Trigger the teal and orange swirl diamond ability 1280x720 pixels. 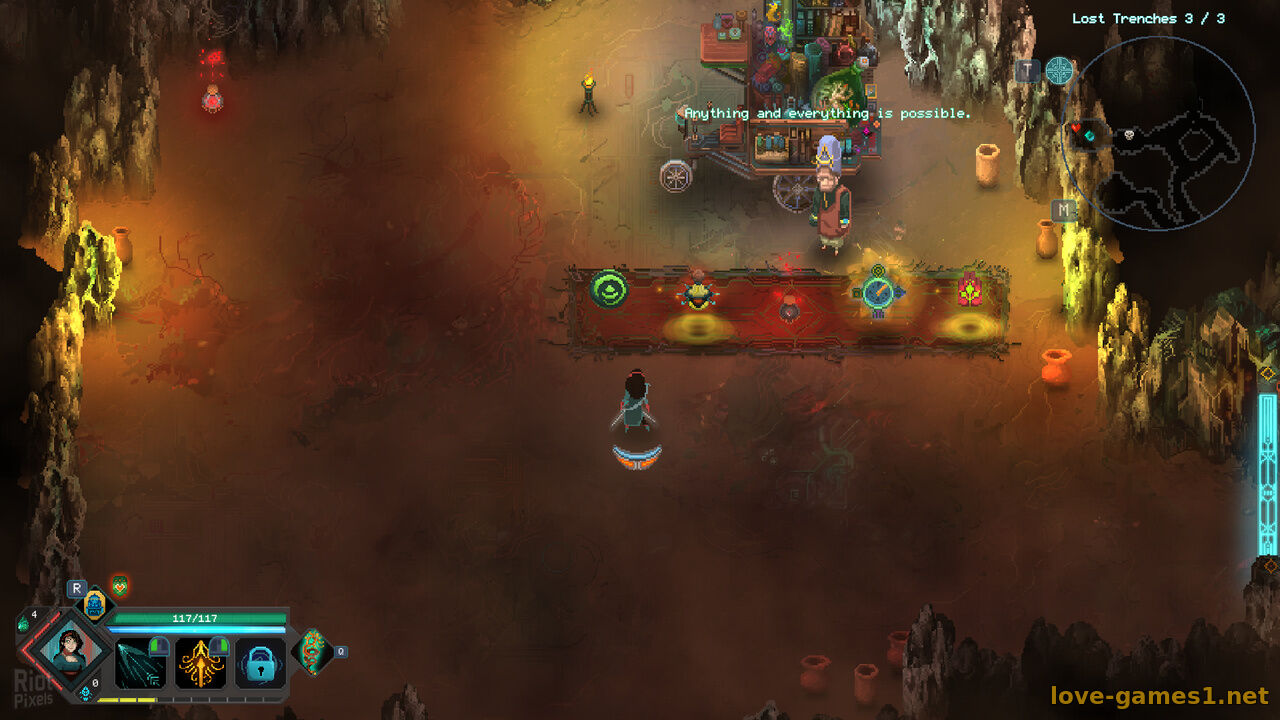click(312, 652)
